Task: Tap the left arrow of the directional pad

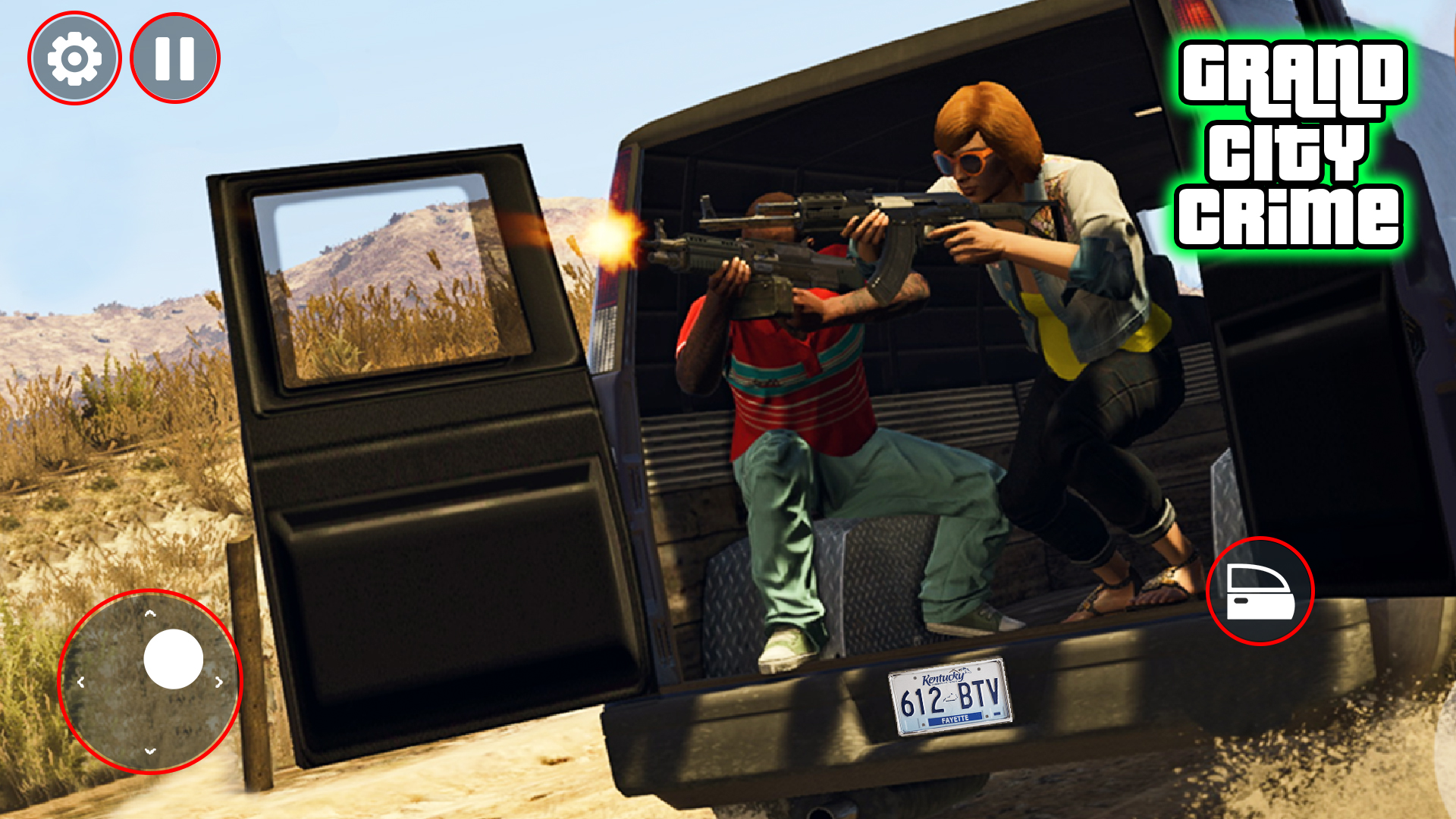Action: click(x=81, y=681)
